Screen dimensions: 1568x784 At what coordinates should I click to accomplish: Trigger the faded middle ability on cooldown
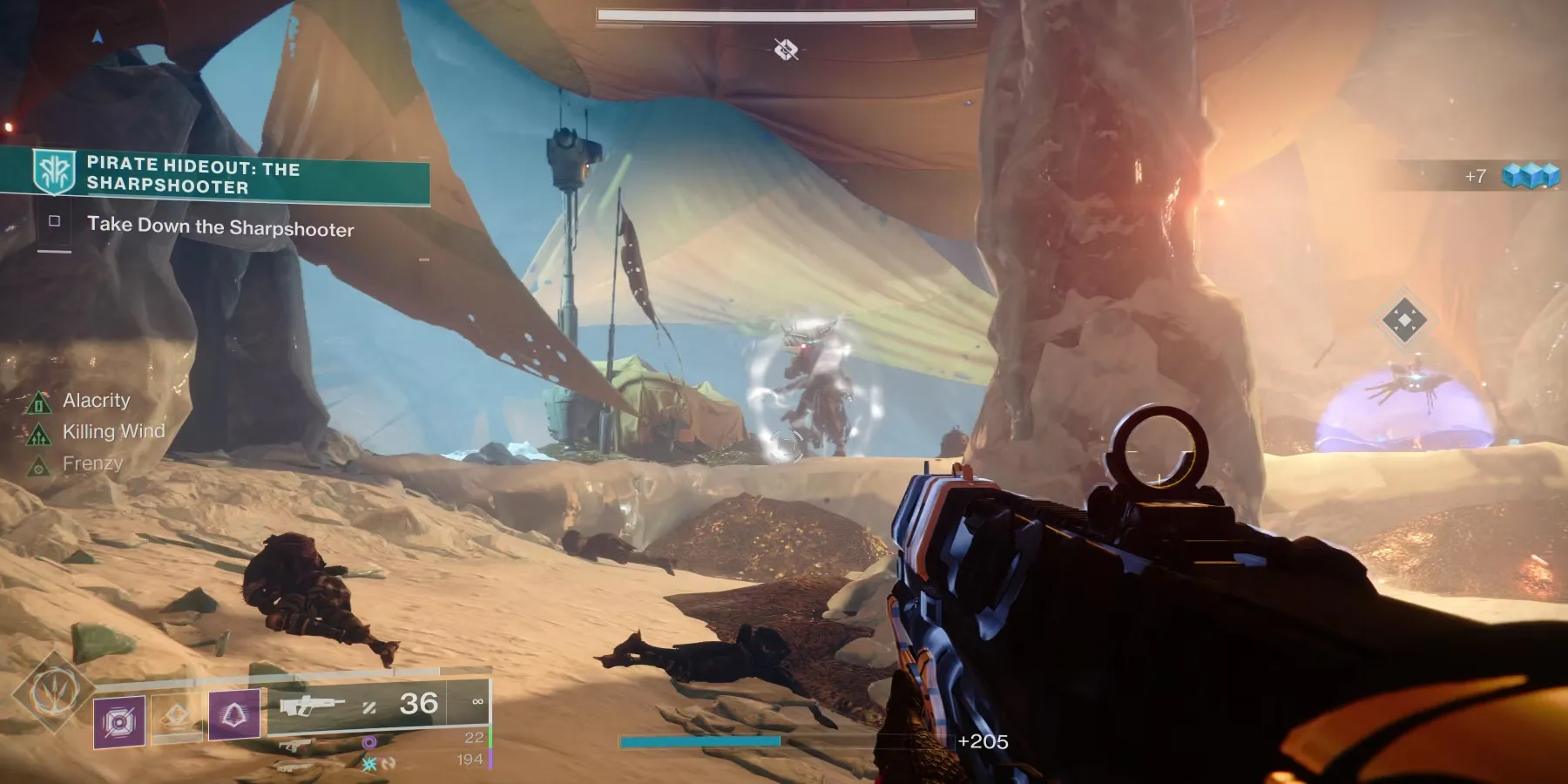[177, 717]
